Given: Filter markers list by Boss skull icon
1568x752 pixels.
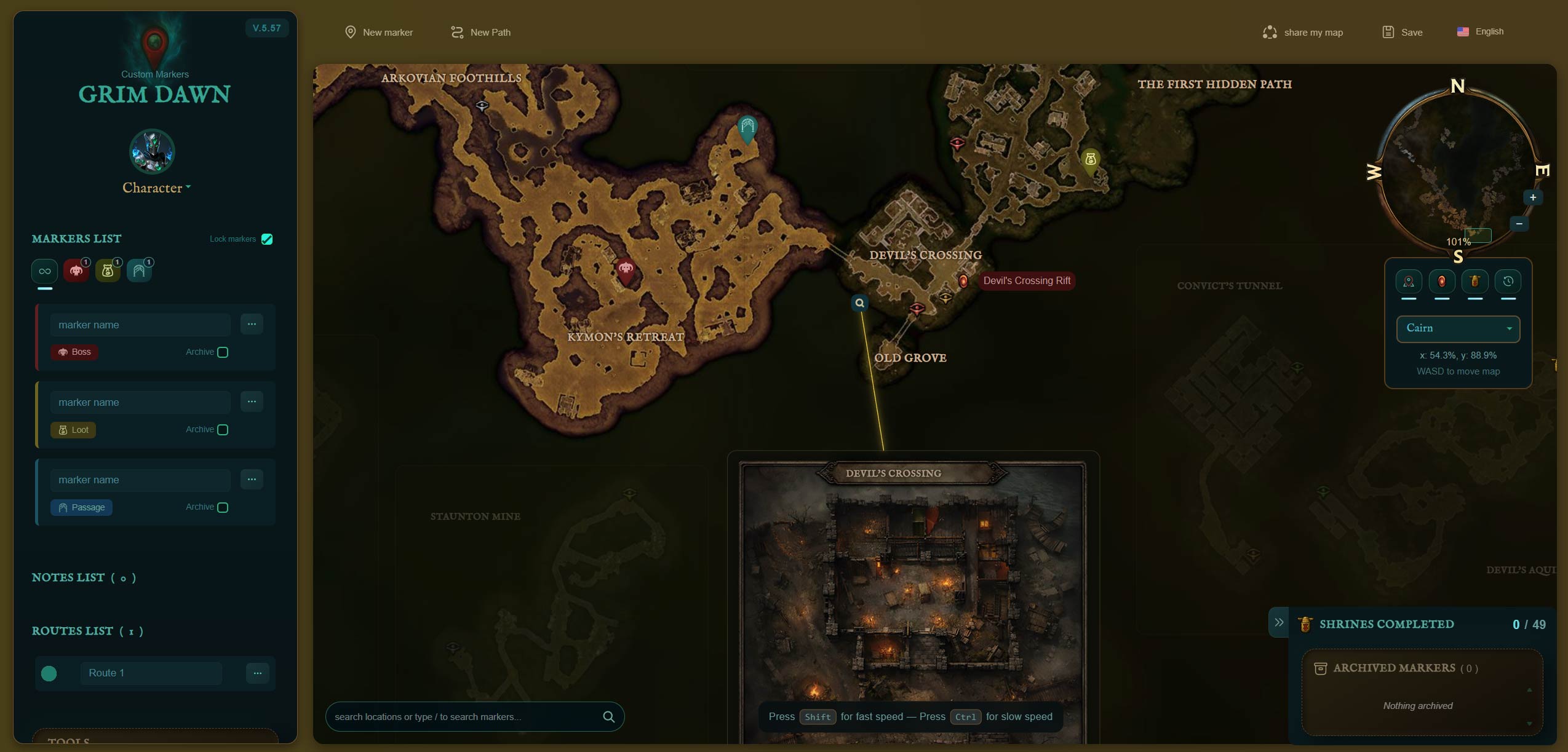Looking at the screenshot, I should pos(76,271).
